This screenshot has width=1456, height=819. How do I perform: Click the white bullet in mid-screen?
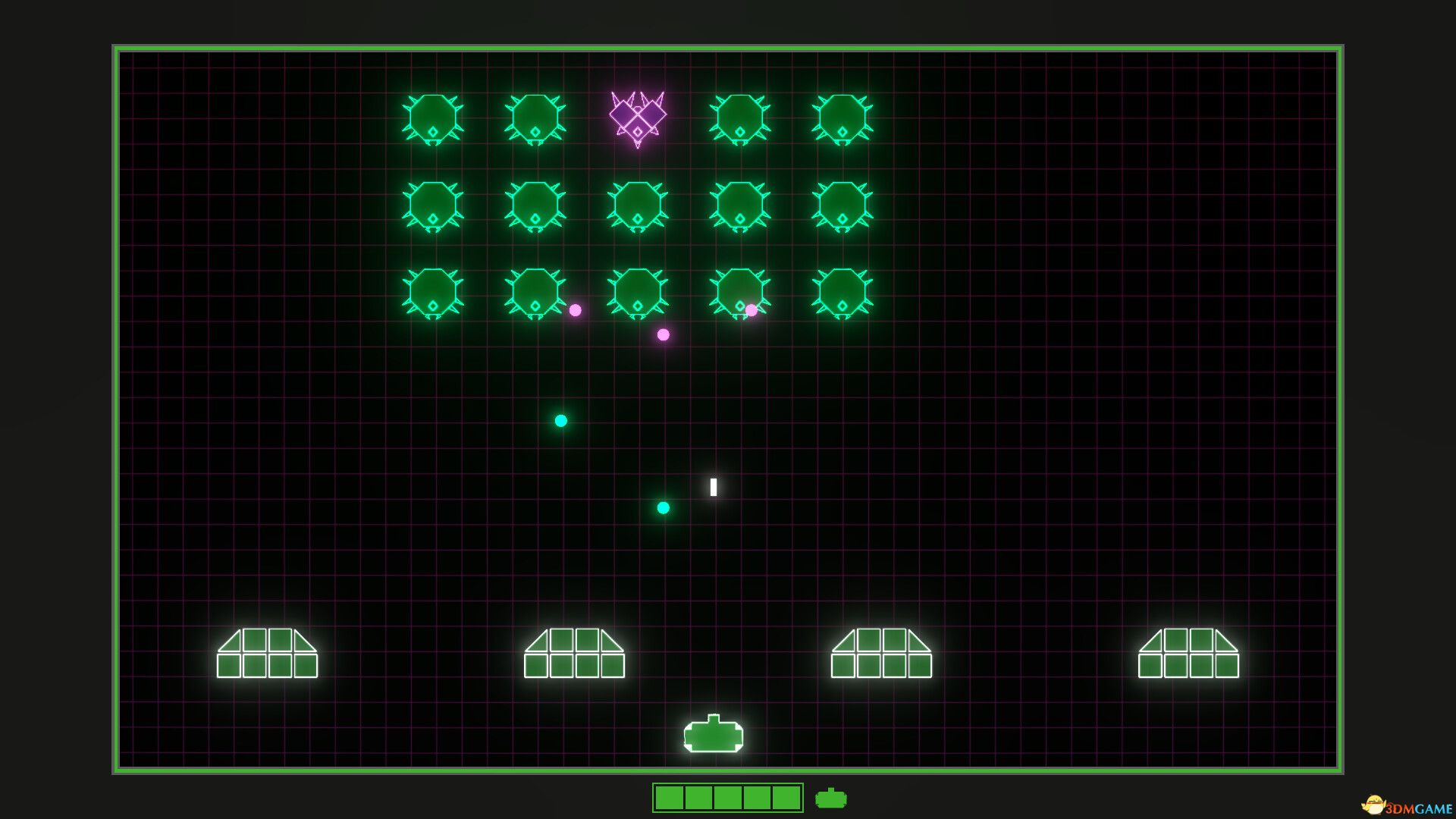point(713,487)
